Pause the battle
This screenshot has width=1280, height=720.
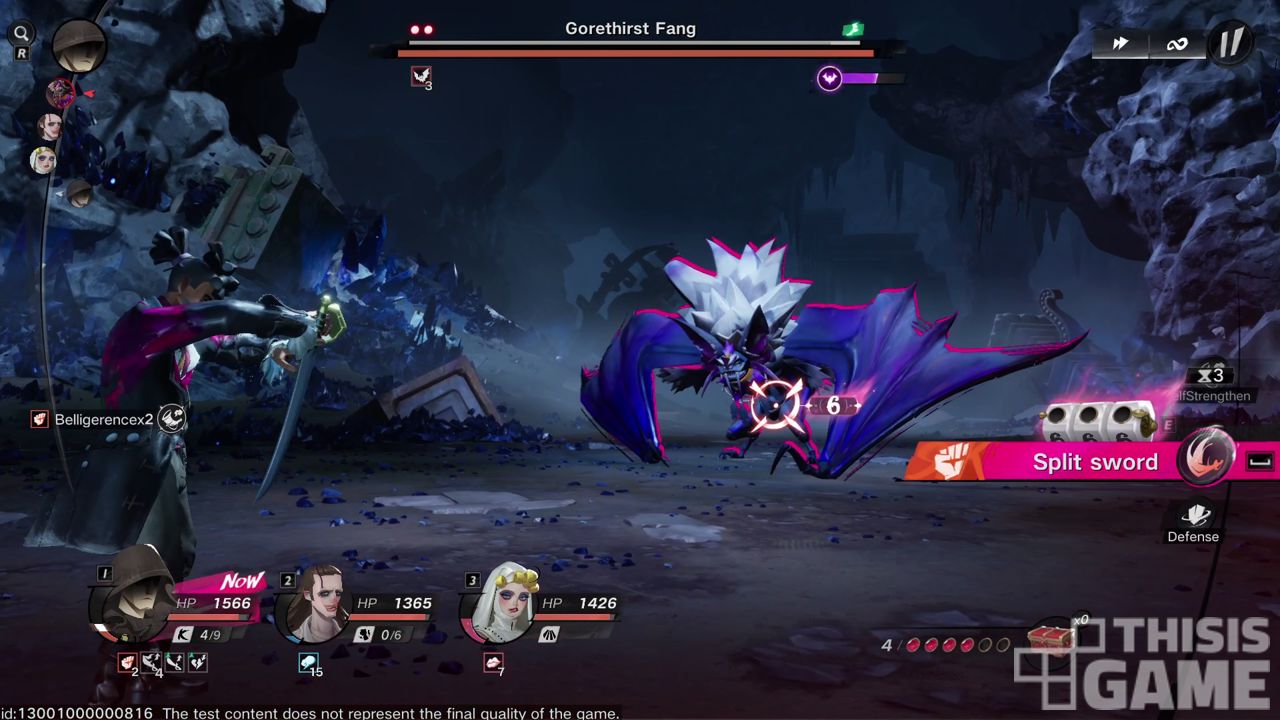(x=1230, y=43)
